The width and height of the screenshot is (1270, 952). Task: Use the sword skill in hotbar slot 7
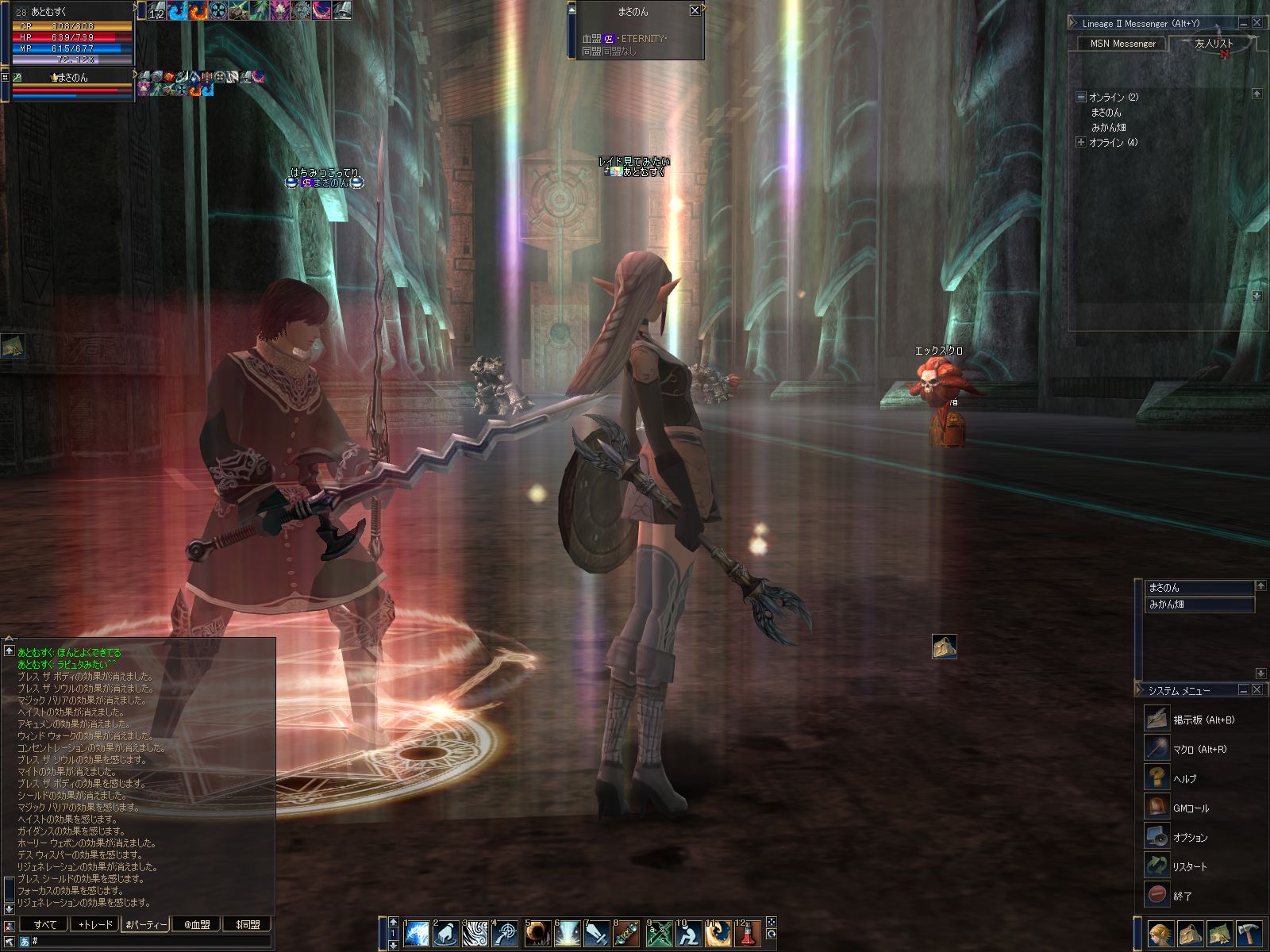coord(596,934)
